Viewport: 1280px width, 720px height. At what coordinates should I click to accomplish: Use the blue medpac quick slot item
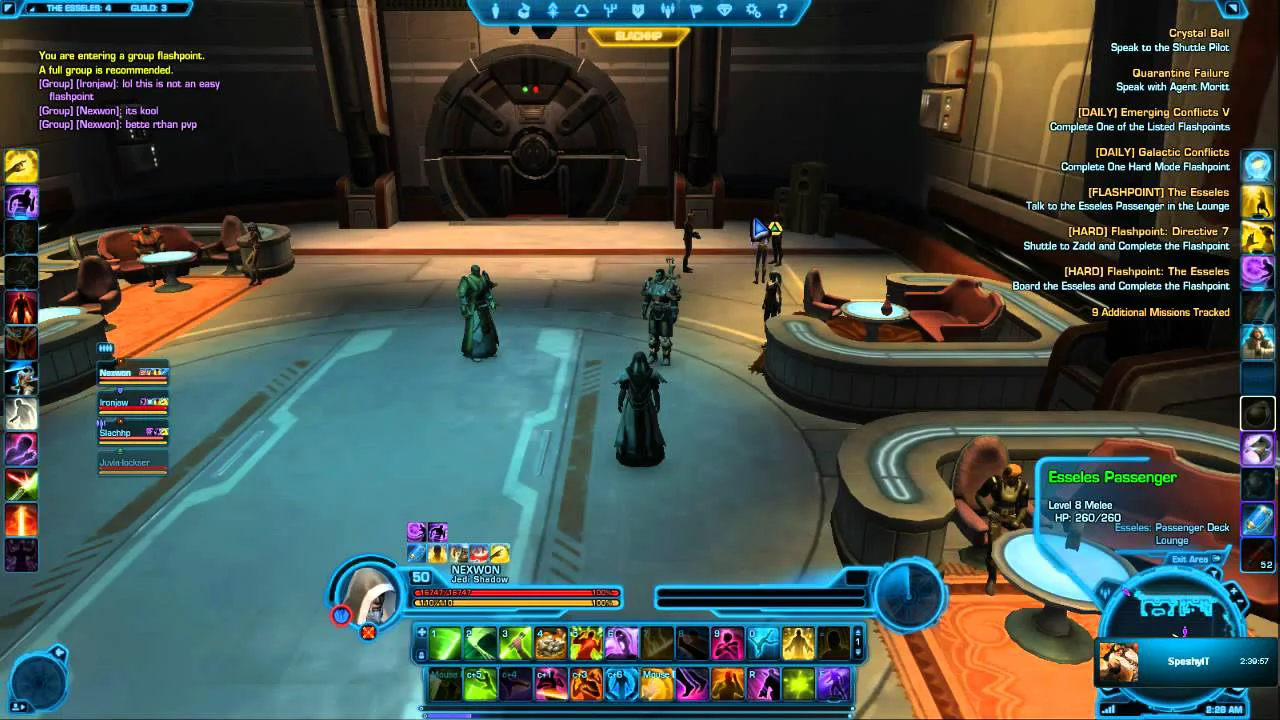point(1257,519)
